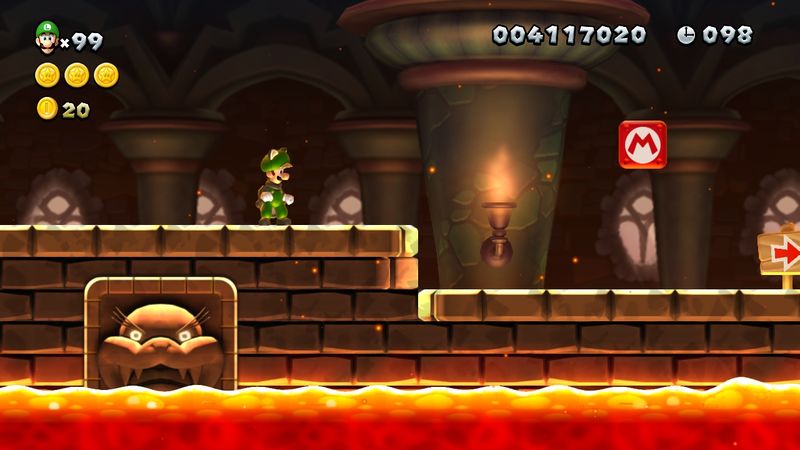Select the small gold coin counter icon
Screen dimensions: 800x450
[x=47, y=108]
